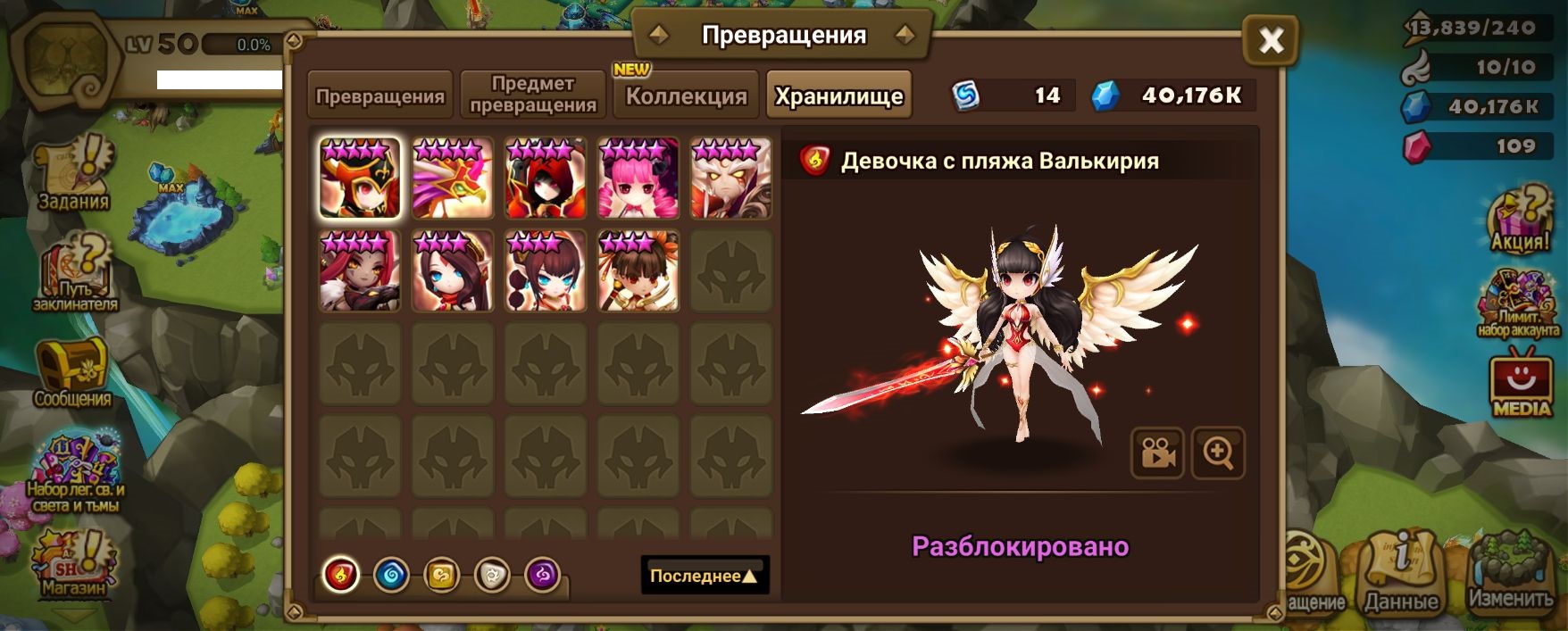Screen dimensions: 1568x631
Task: Open the Задания quests menu
Action: pyautogui.click(x=74, y=175)
